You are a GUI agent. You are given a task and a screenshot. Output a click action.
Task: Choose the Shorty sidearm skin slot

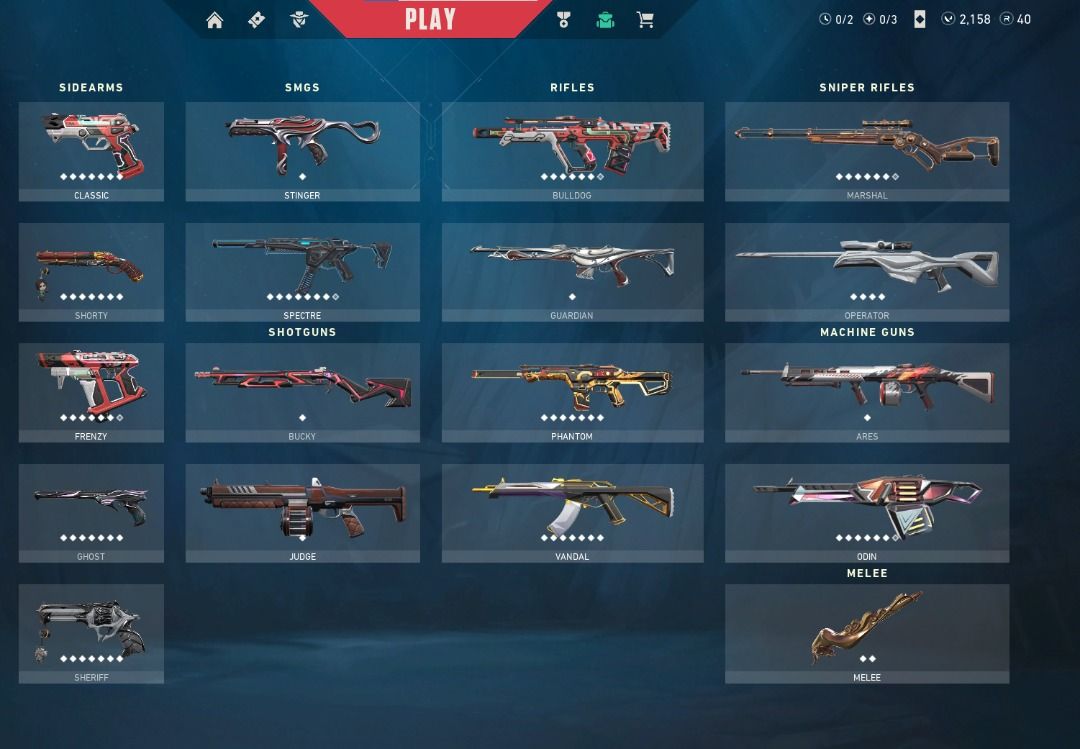[91, 271]
